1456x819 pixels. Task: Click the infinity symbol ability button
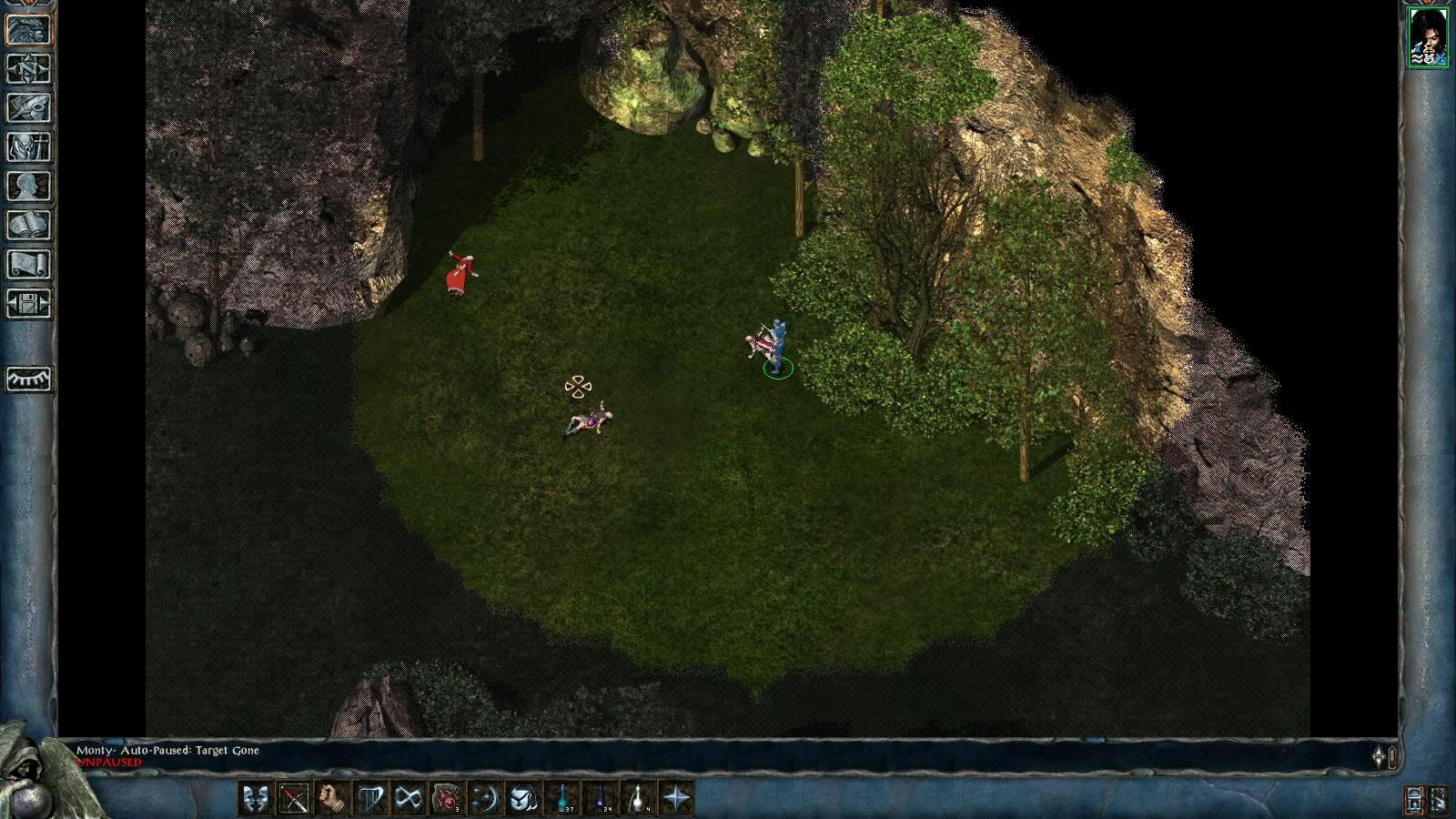coord(409,798)
